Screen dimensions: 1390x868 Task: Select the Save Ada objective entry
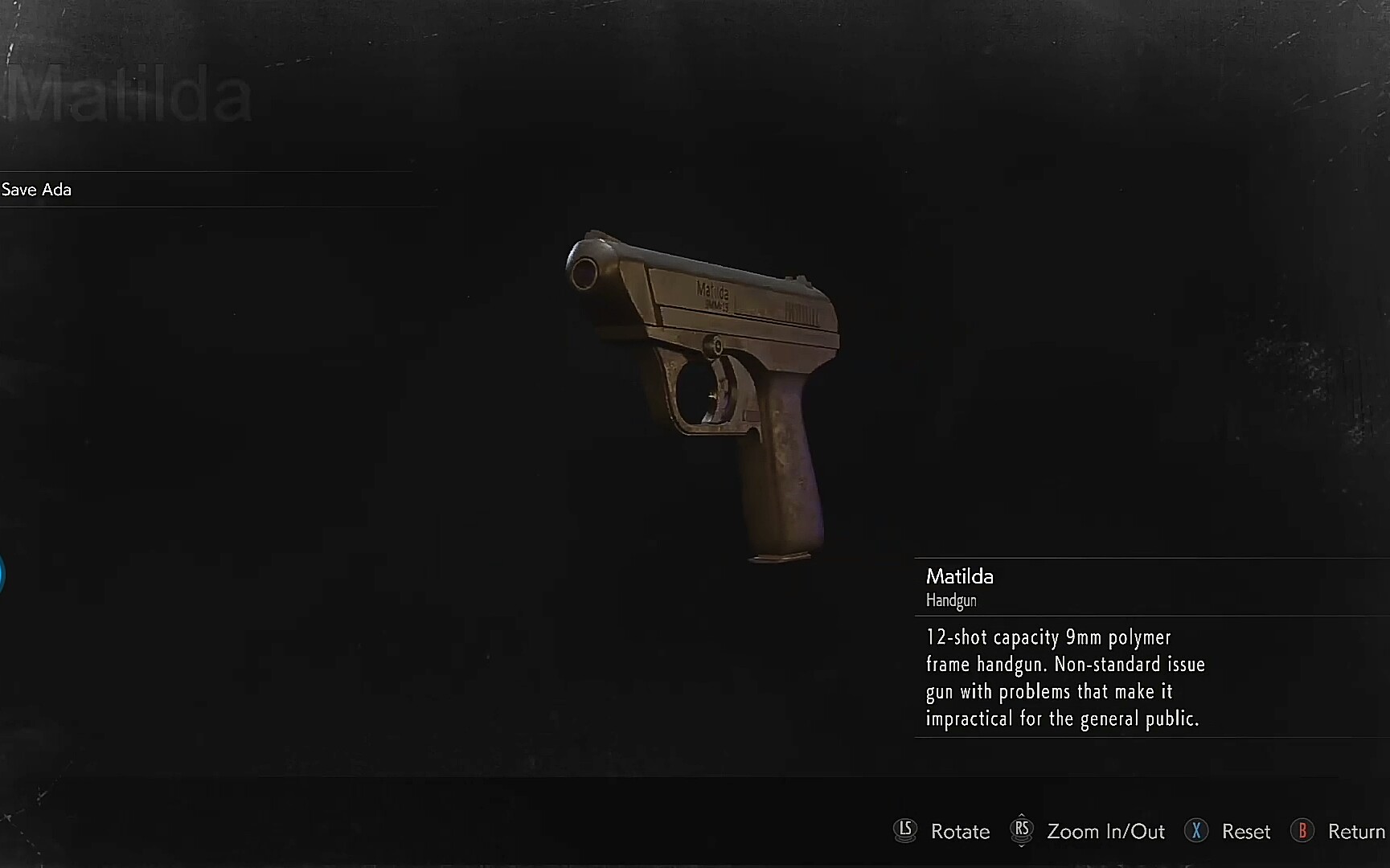pyautogui.click(x=37, y=190)
